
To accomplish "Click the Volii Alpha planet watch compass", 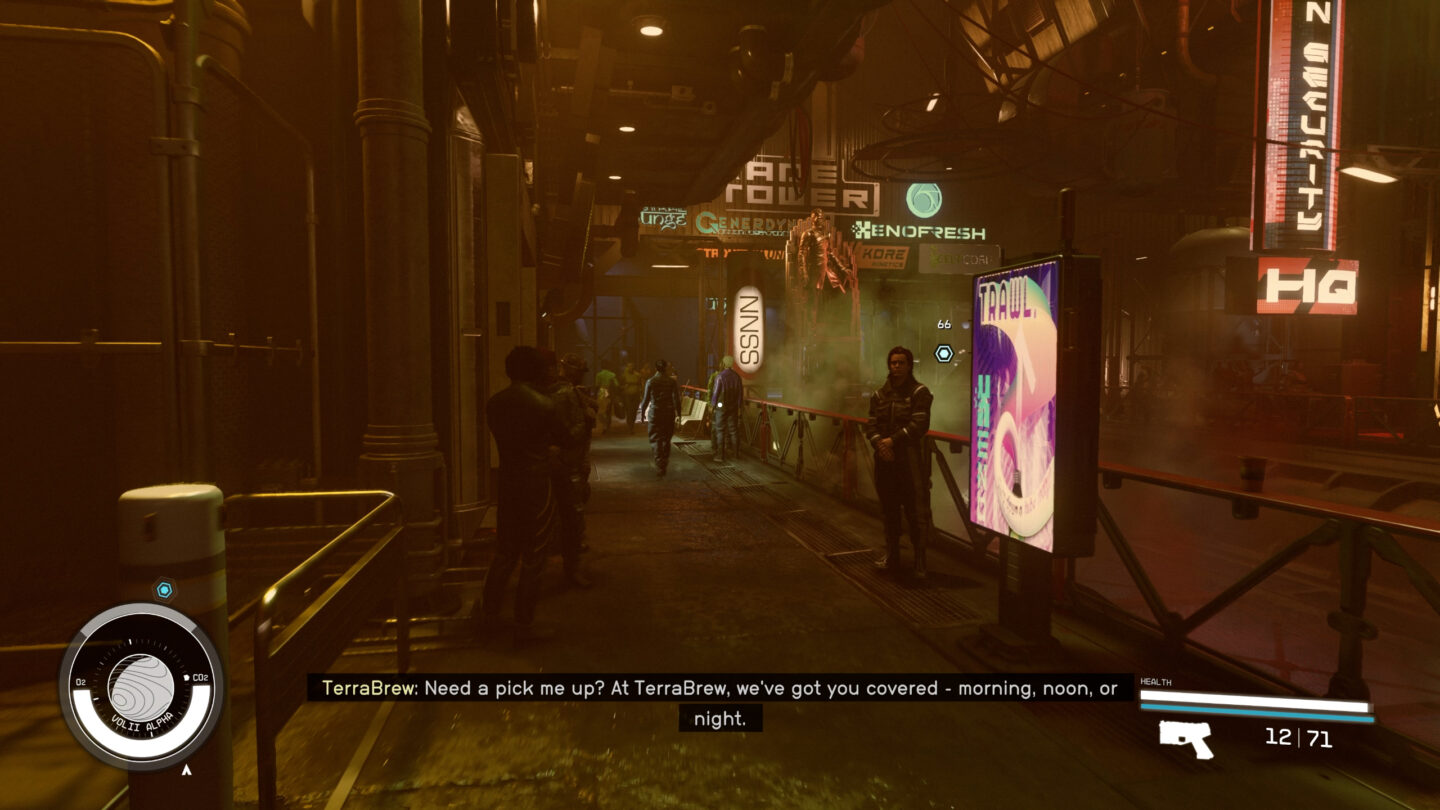I will click(140, 686).
